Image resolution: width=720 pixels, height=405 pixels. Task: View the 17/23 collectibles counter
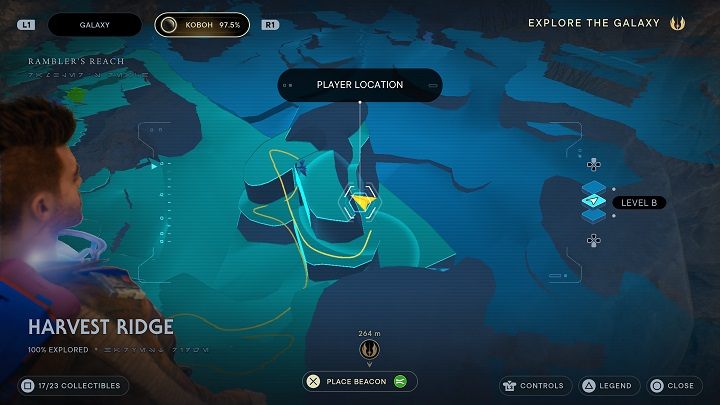coord(76,385)
